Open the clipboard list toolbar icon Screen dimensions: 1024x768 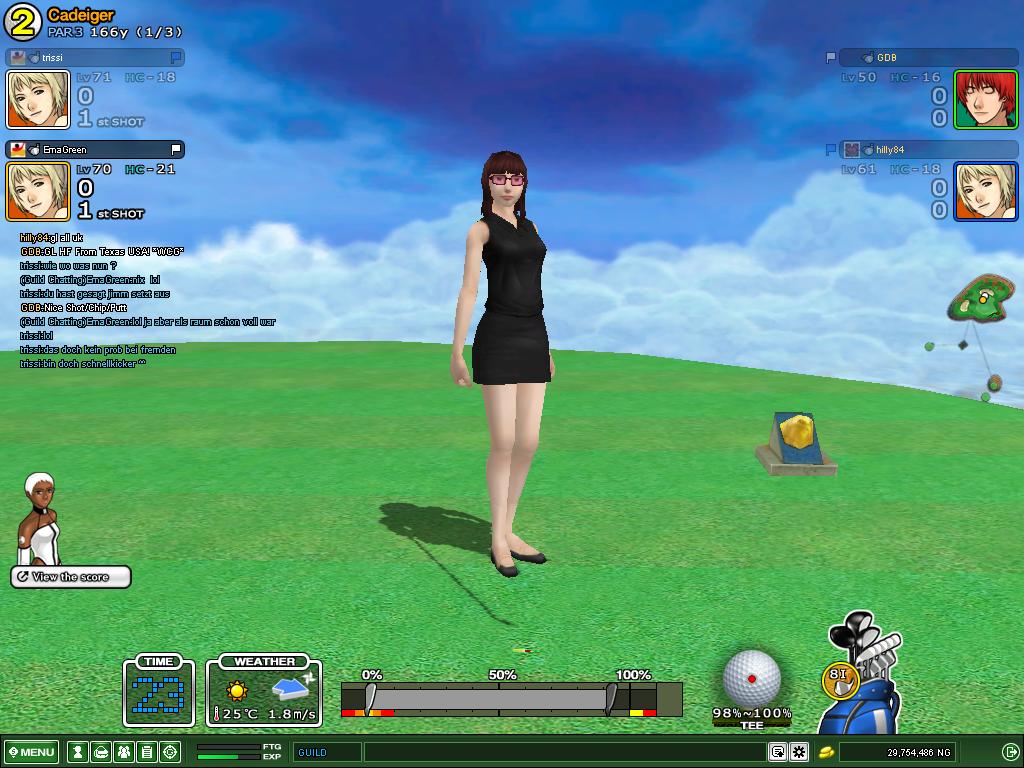pyautogui.click(x=146, y=752)
